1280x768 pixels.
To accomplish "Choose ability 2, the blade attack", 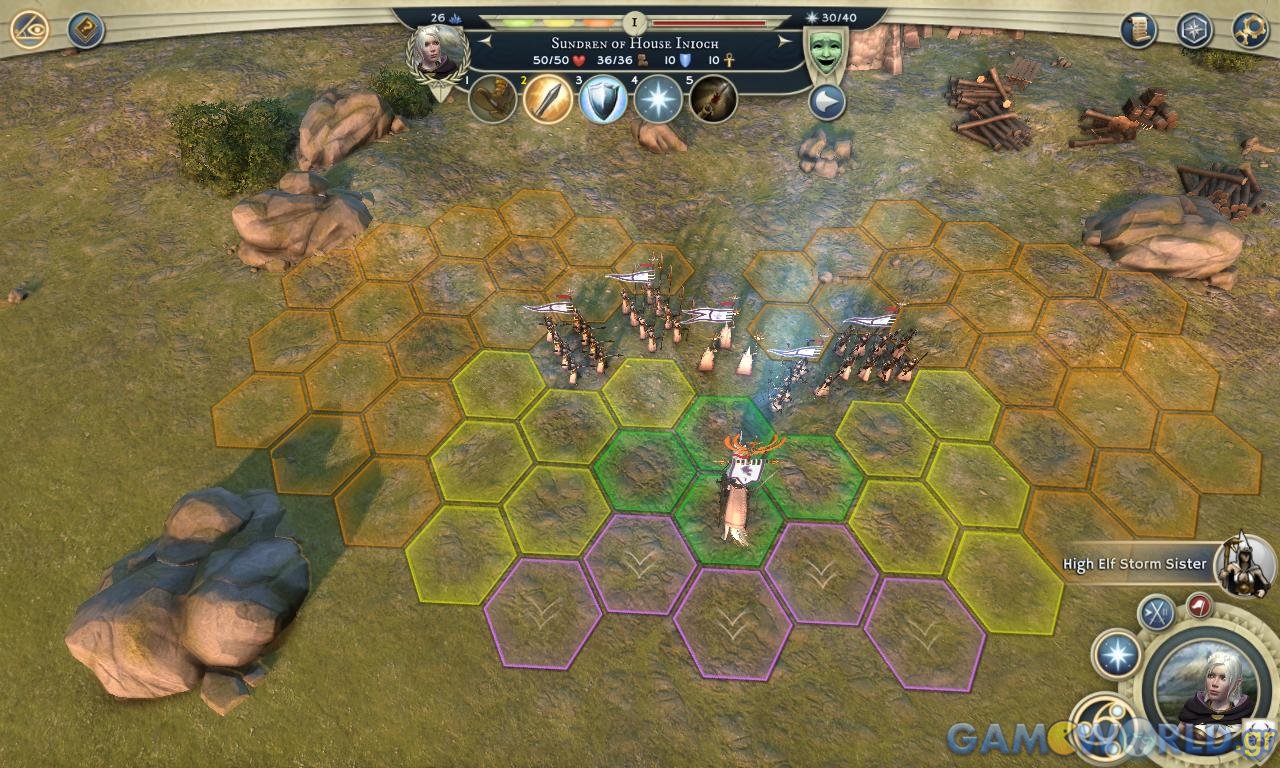I will pos(548,99).
